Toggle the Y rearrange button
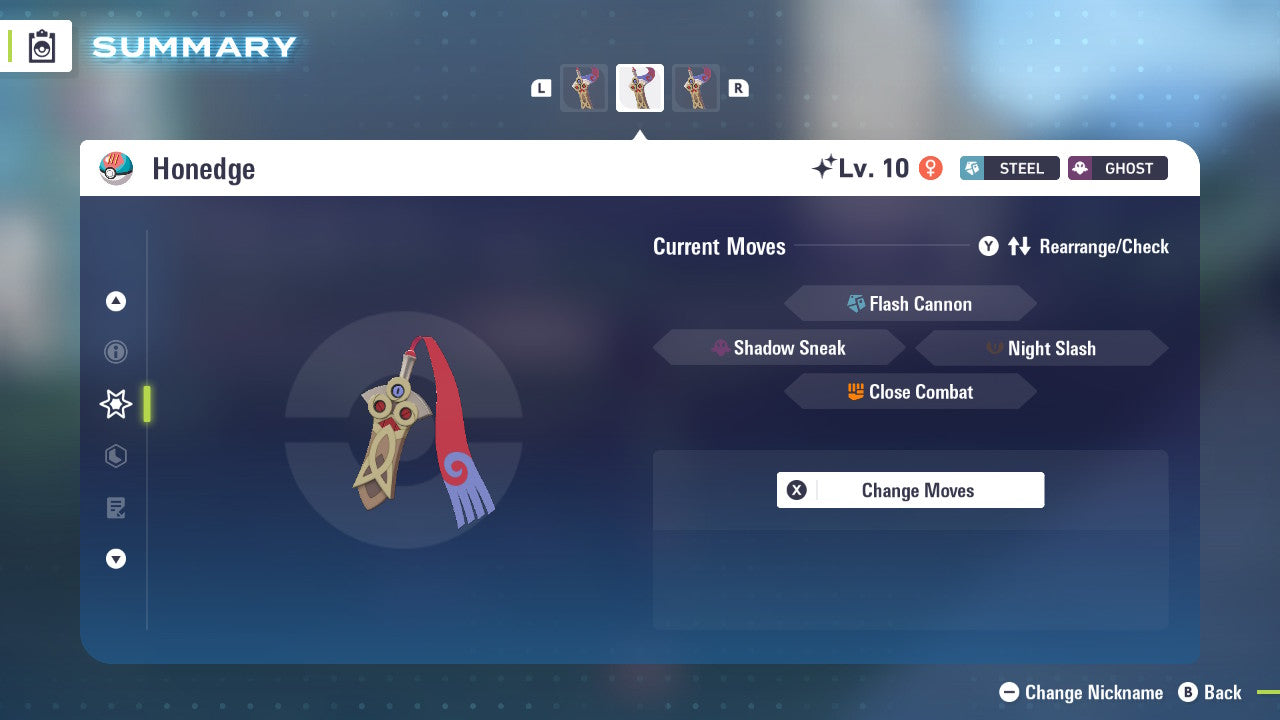The height and width of the screenshot is (720, 1280). click(x=988, y=246)
